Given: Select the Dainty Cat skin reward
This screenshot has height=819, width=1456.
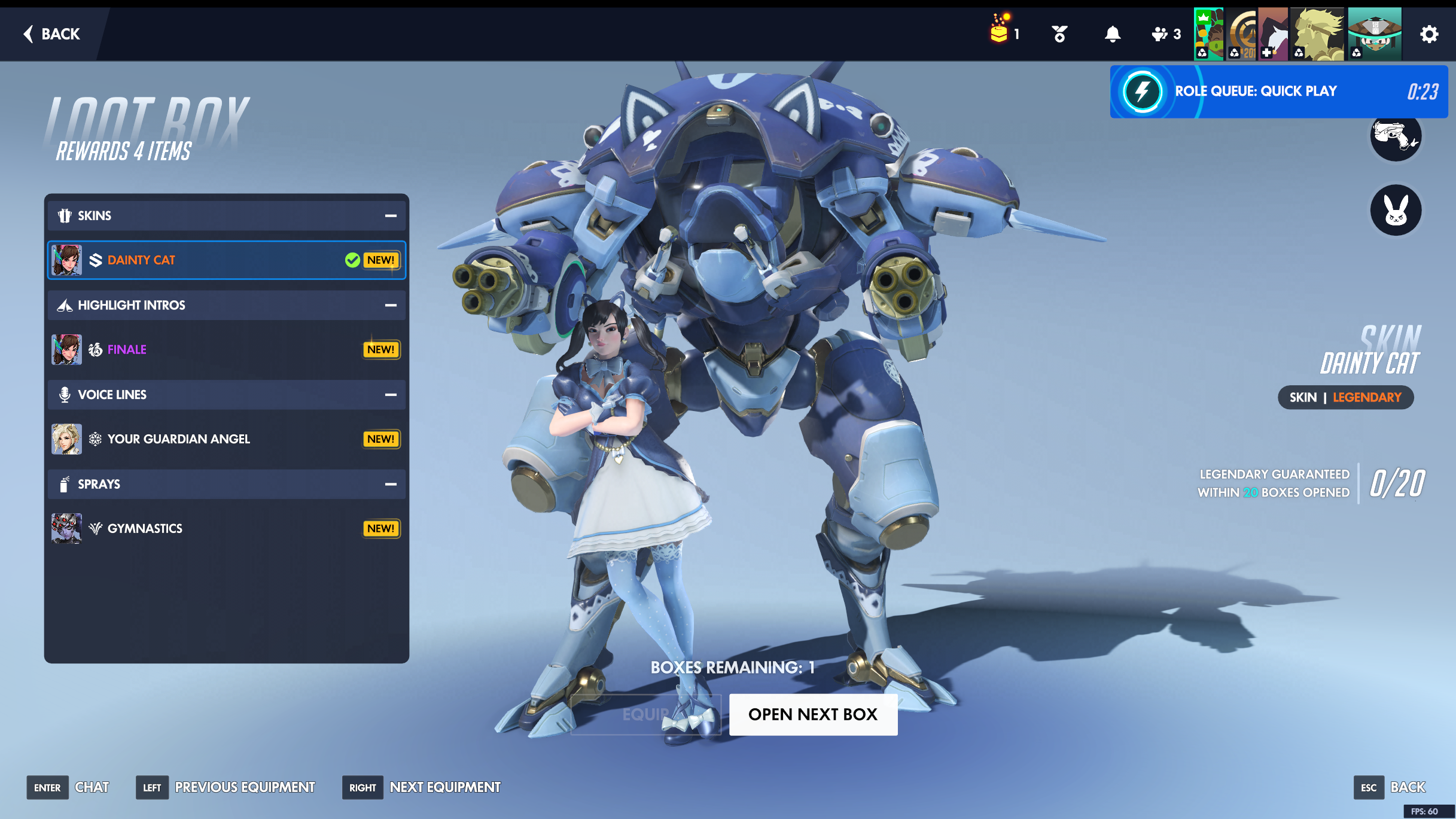Looking at the screenshot, I should click(226, 260).
